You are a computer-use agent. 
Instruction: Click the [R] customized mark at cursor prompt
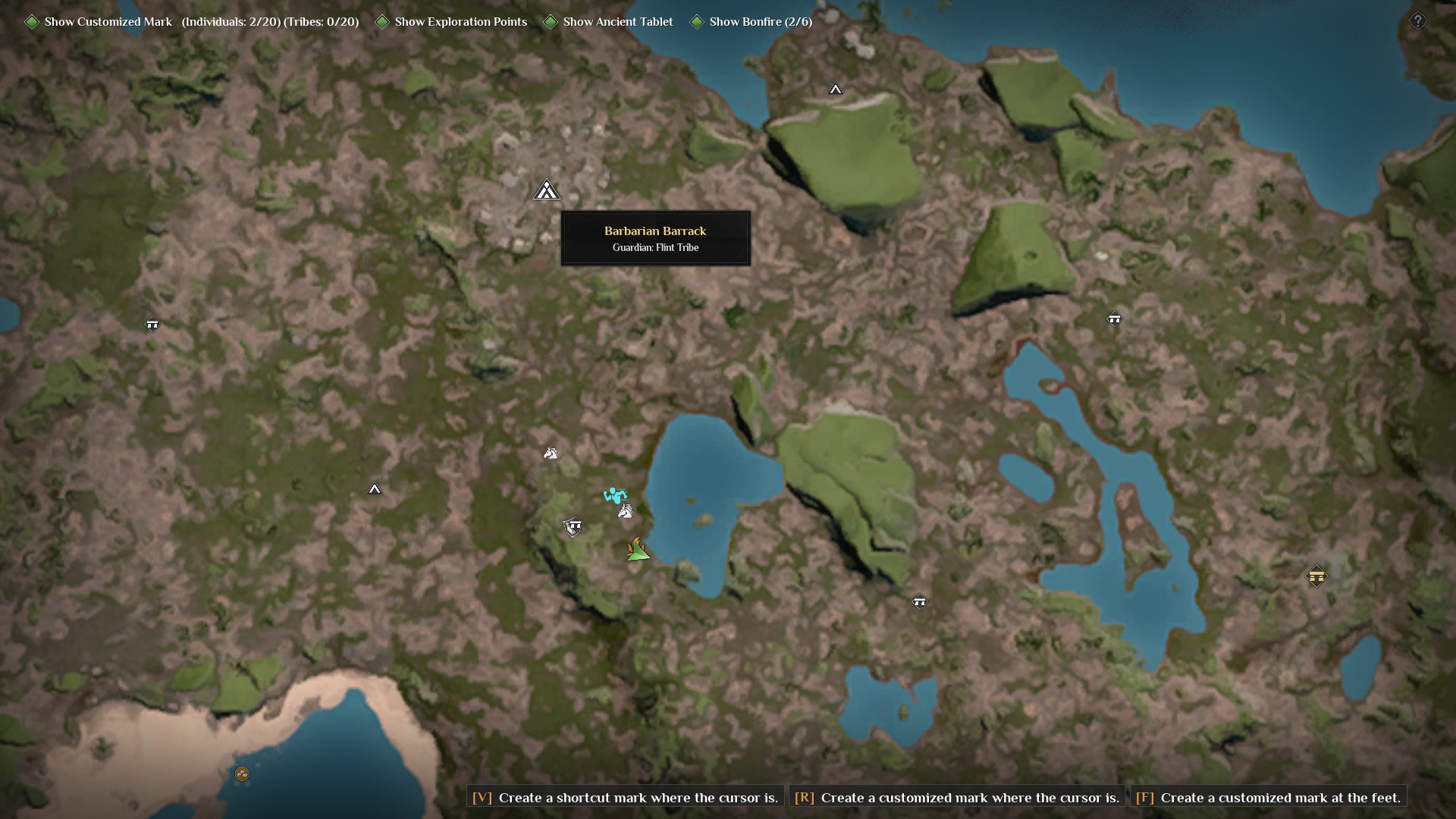tap(958, 798)
